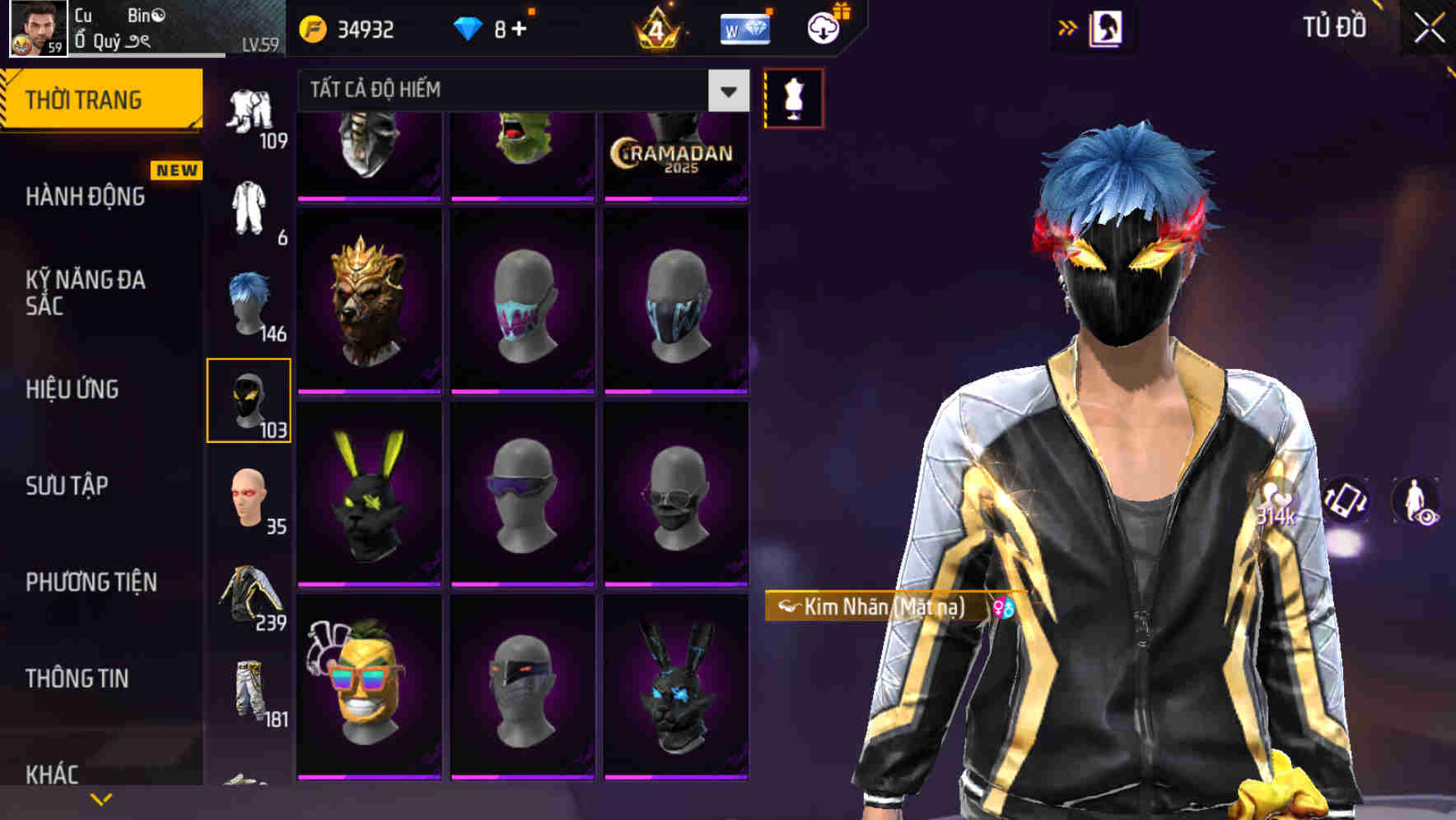1456x820 pixels.
Task: Click the diamond currency icon
Action: click(468, 27)
